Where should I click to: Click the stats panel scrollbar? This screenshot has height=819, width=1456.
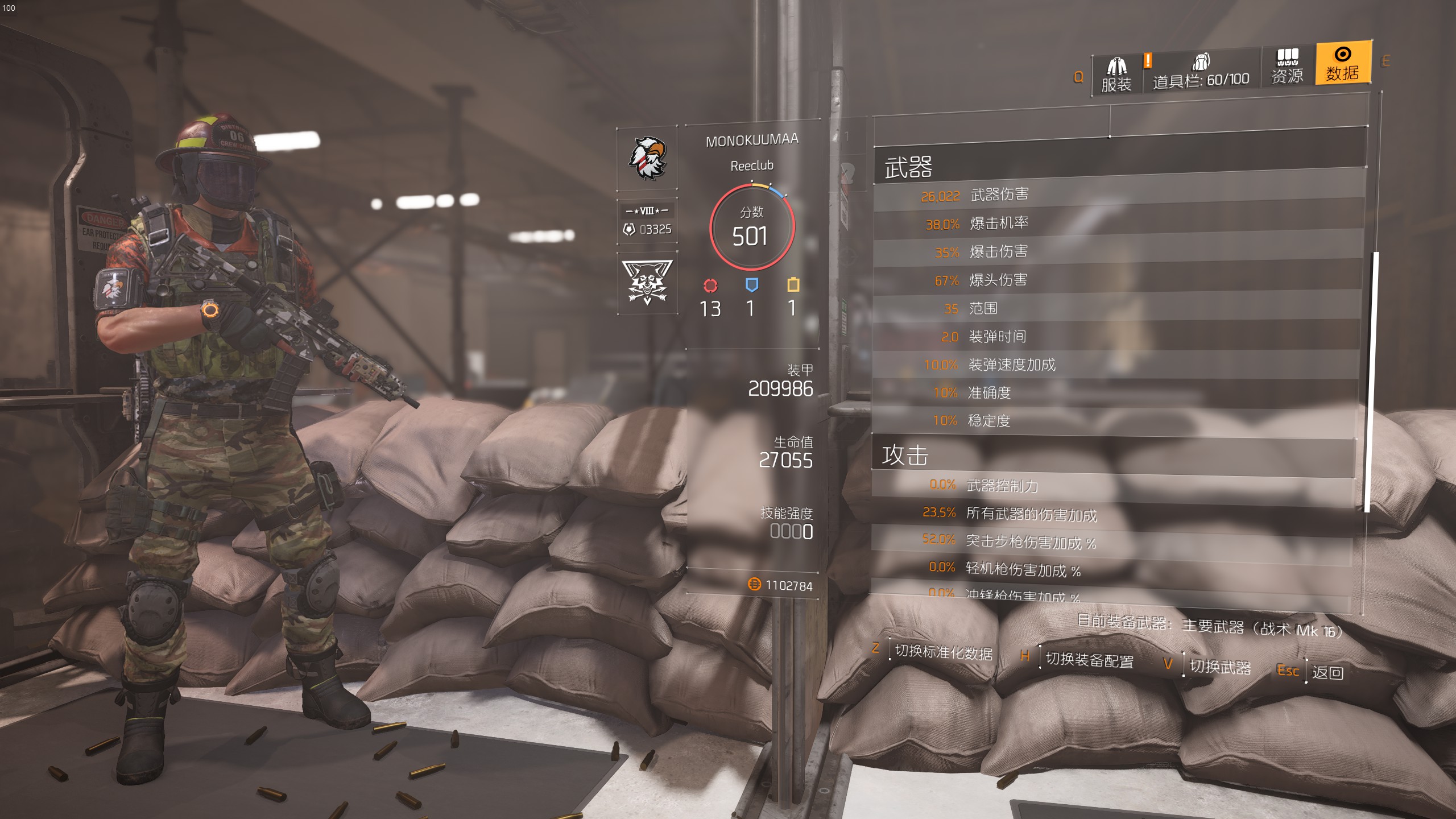pos(1371,381)
